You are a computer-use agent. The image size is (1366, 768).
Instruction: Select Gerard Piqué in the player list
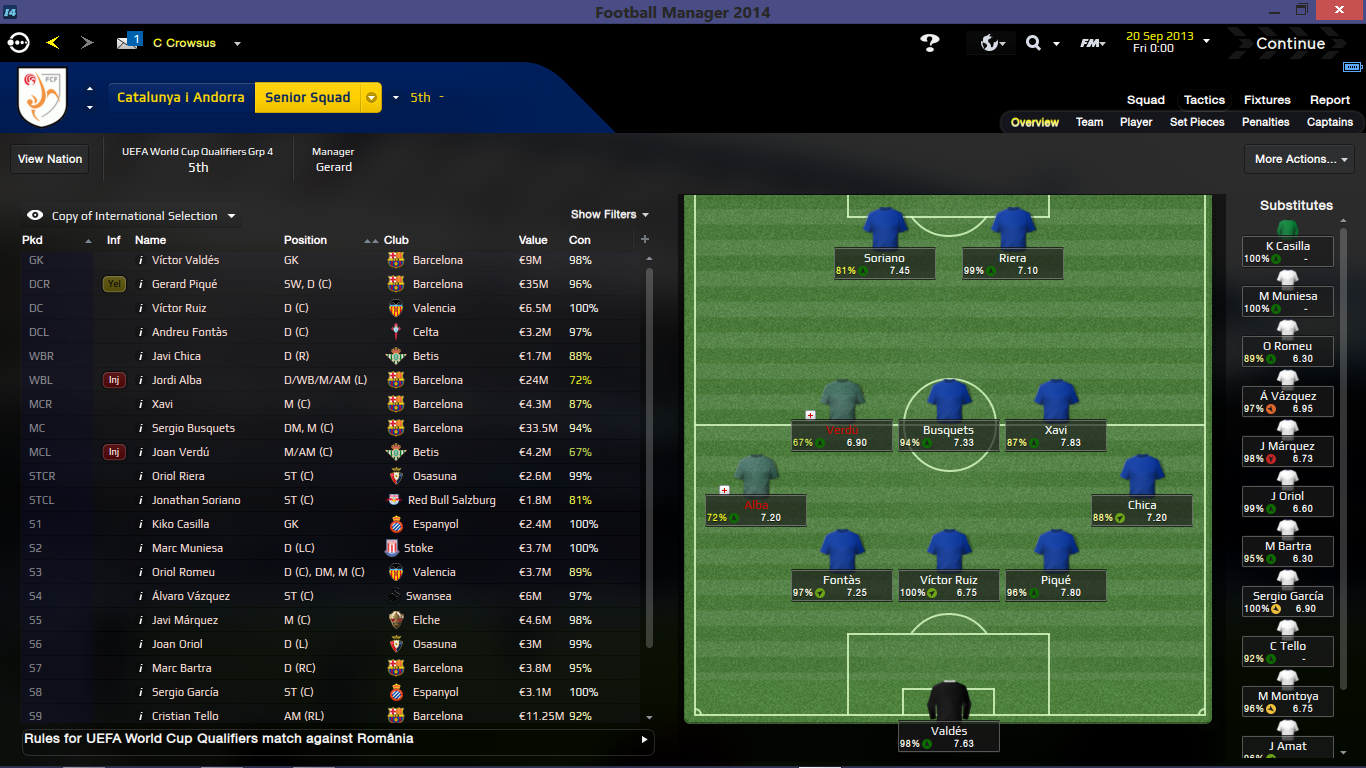coord(184,284)
